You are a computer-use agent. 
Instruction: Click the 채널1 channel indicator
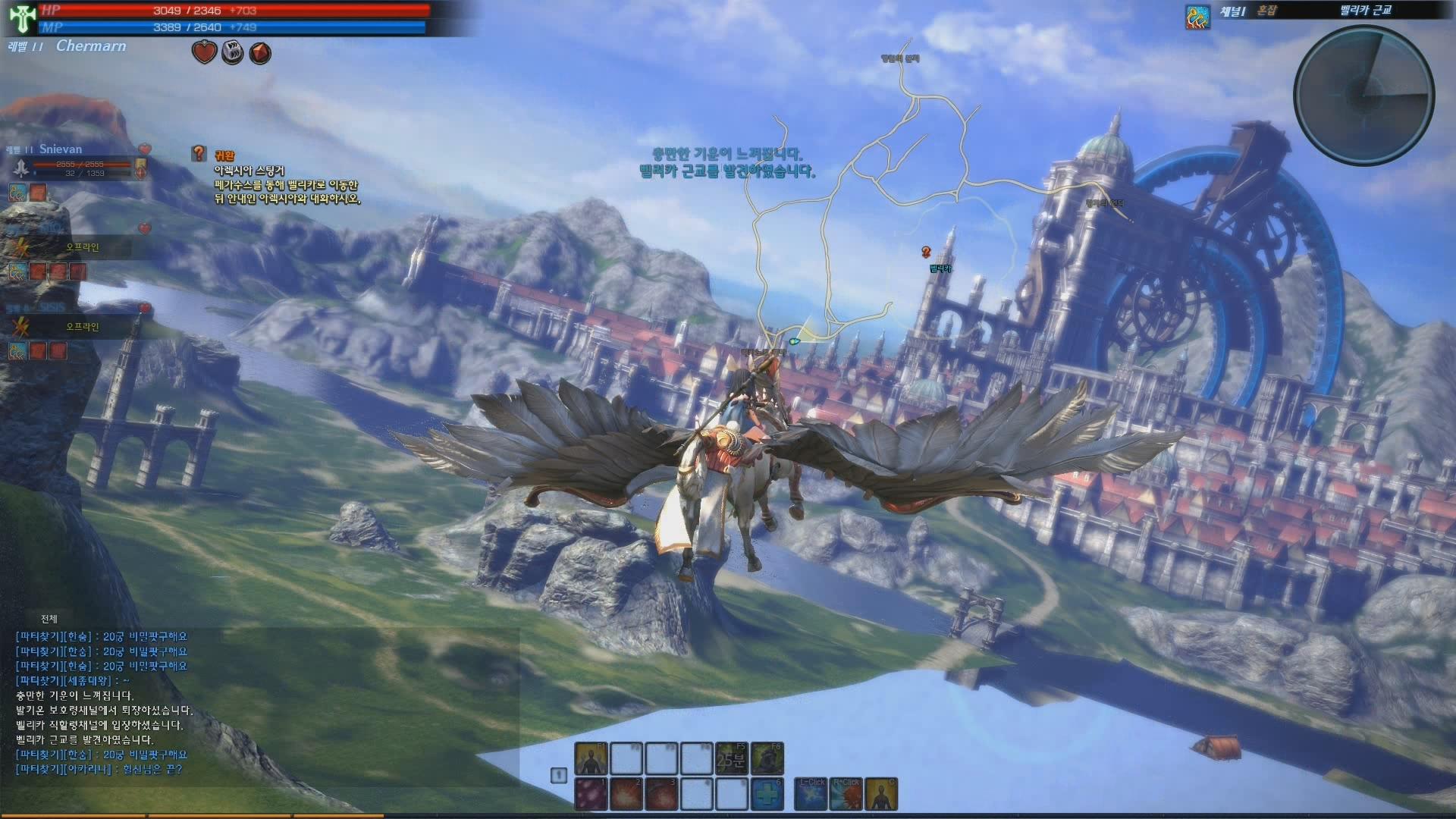(1233, 11)
